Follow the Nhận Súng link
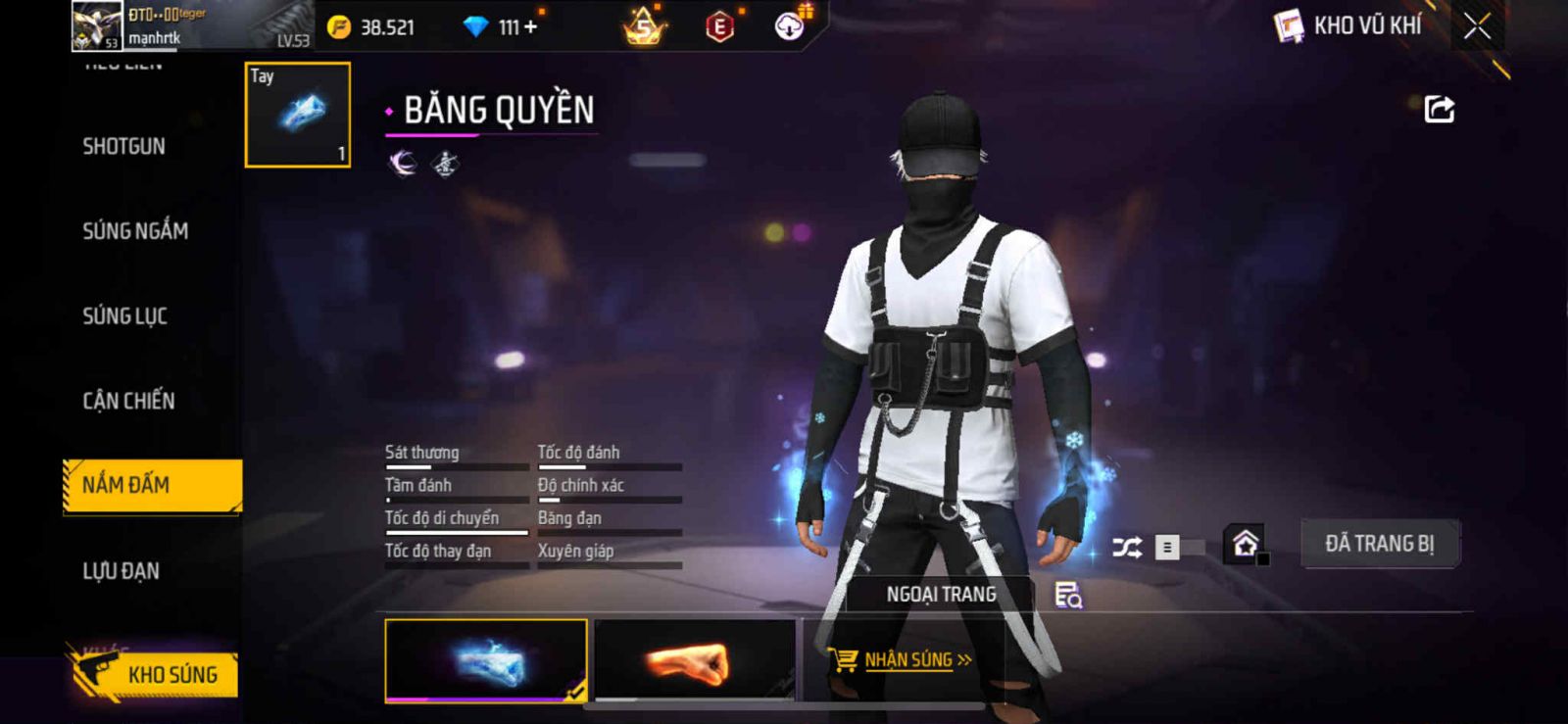 tap(907, 660)
